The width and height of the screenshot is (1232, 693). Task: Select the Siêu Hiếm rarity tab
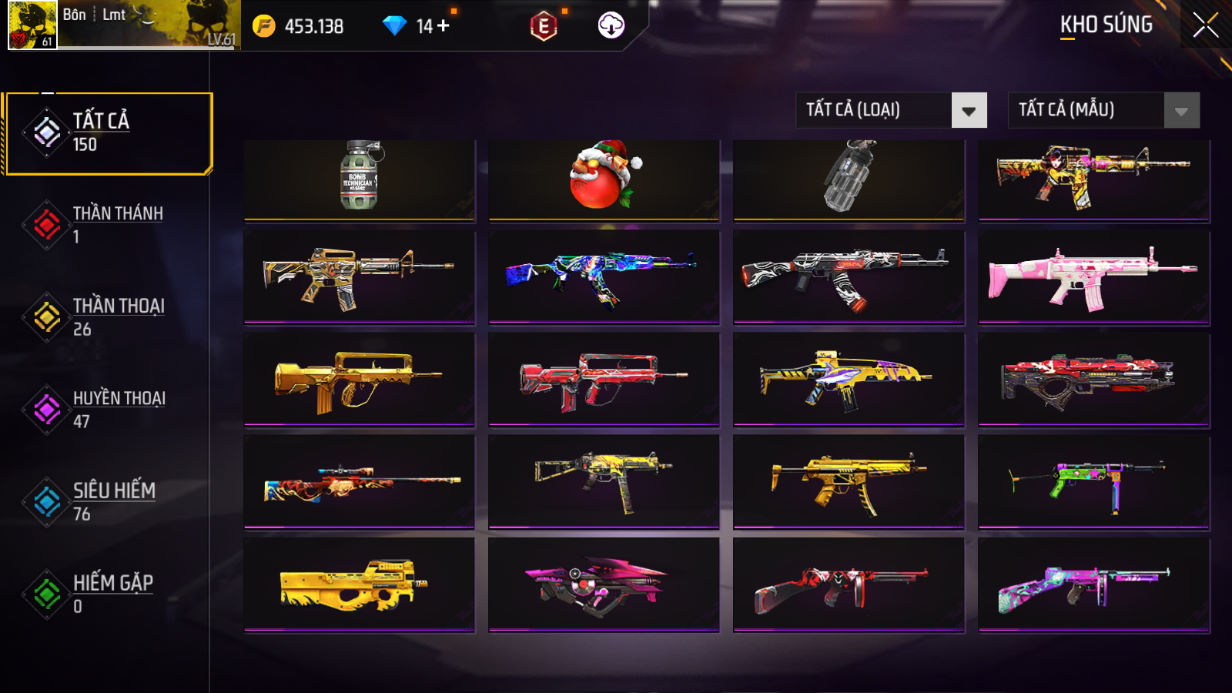click(108, 501)
